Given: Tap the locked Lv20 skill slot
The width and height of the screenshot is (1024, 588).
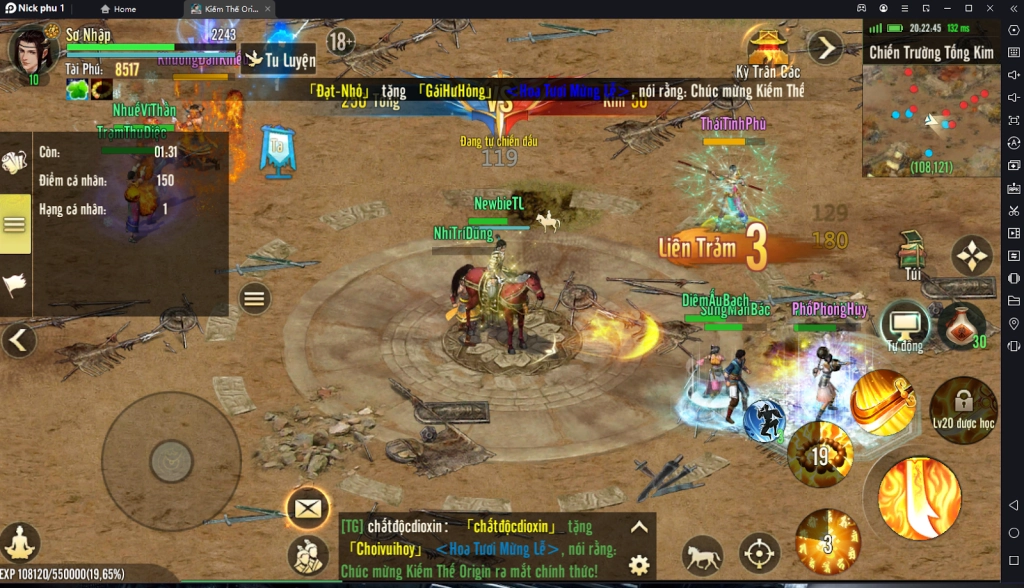Looking at the screenshot, I should point(963,409).
